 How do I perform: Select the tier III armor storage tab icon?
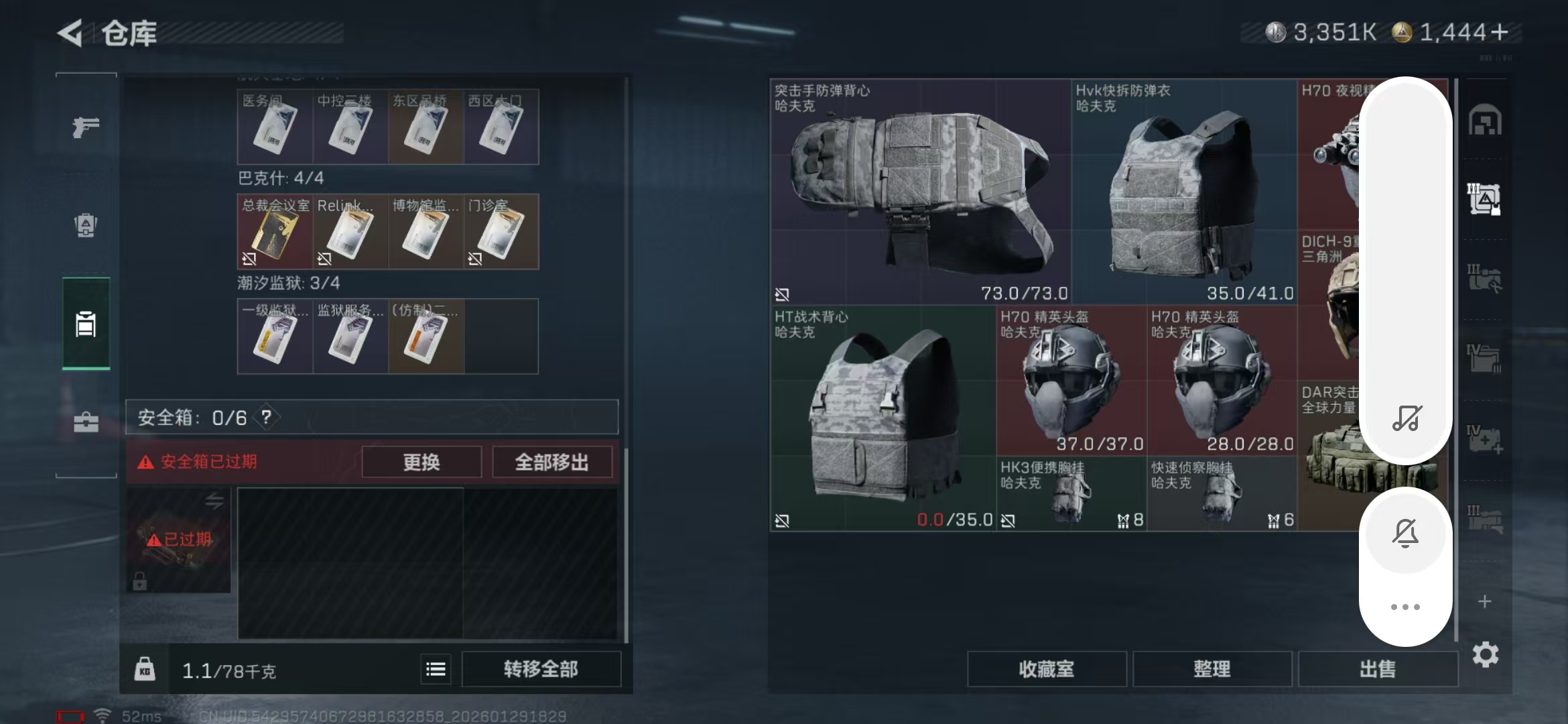click(1484, 199)
